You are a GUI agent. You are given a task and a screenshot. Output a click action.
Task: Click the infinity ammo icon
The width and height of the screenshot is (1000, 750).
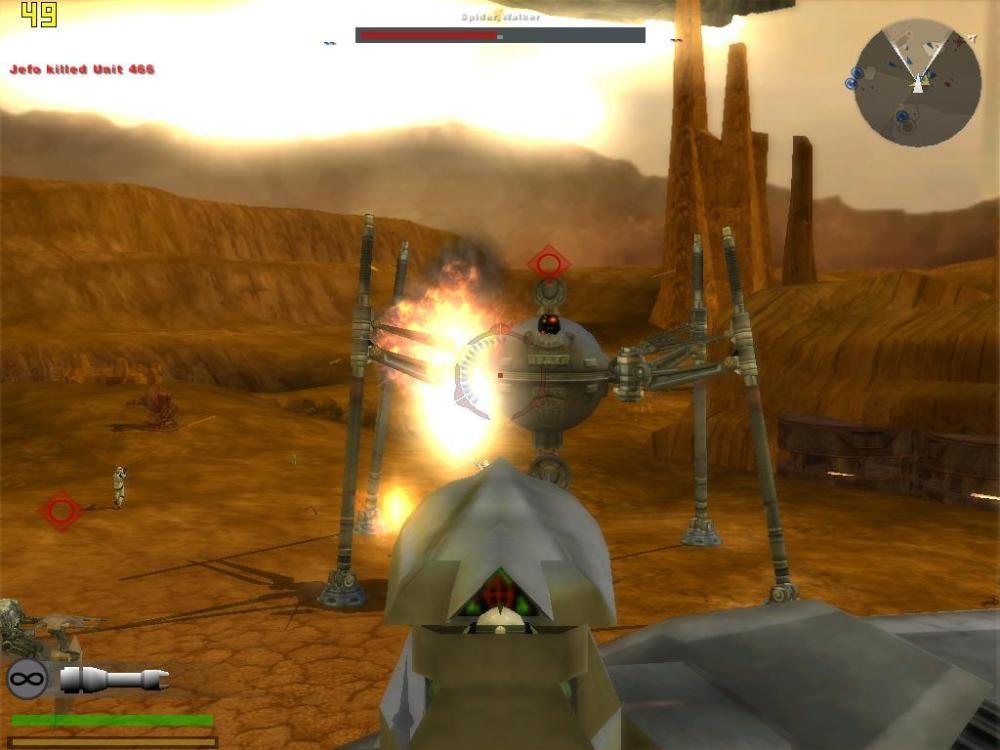[x=27, y=680]
